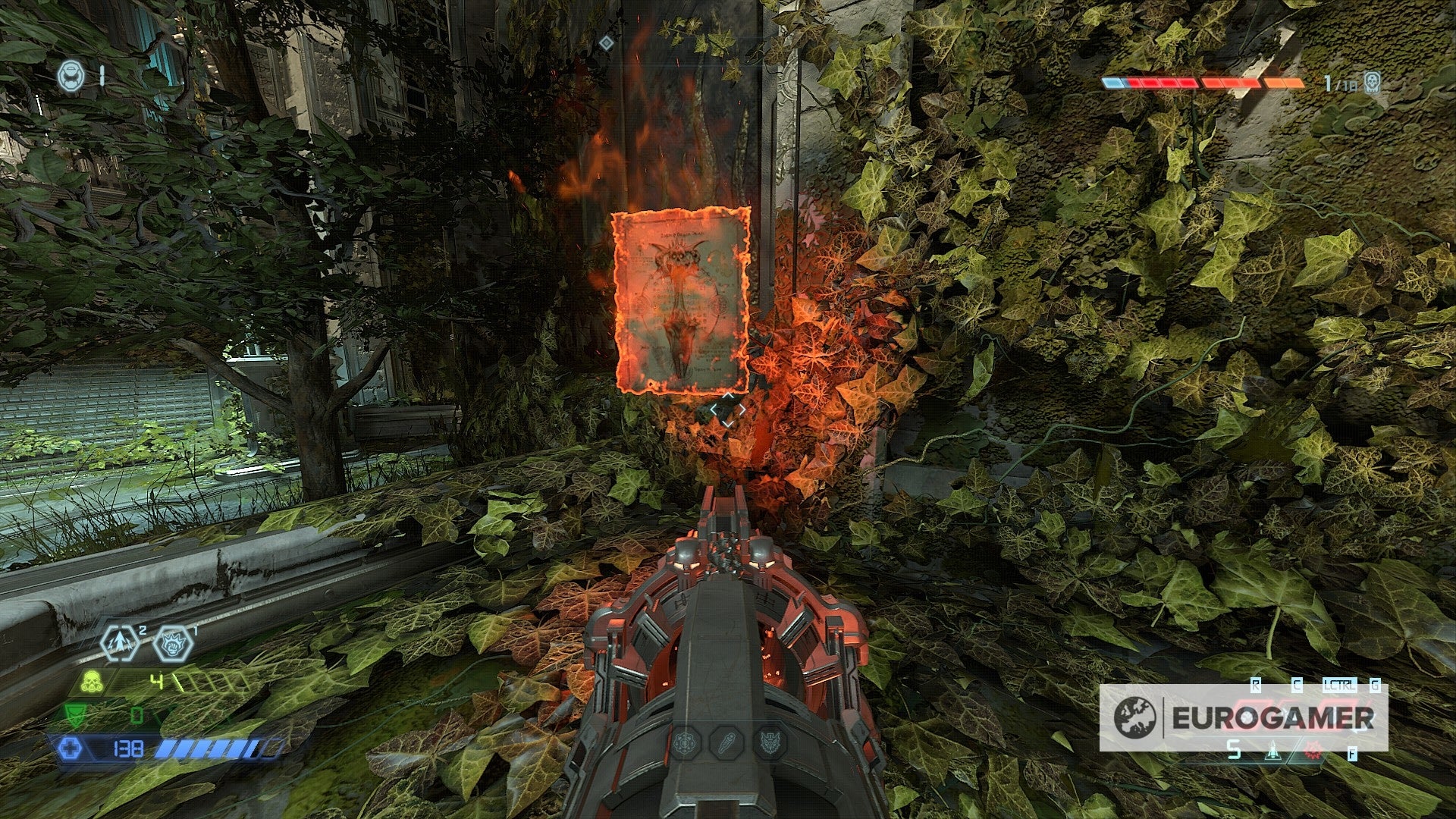Click the Eurogamer globe logo
This screenshot has width=1456, height=819.
point(1134,717)
